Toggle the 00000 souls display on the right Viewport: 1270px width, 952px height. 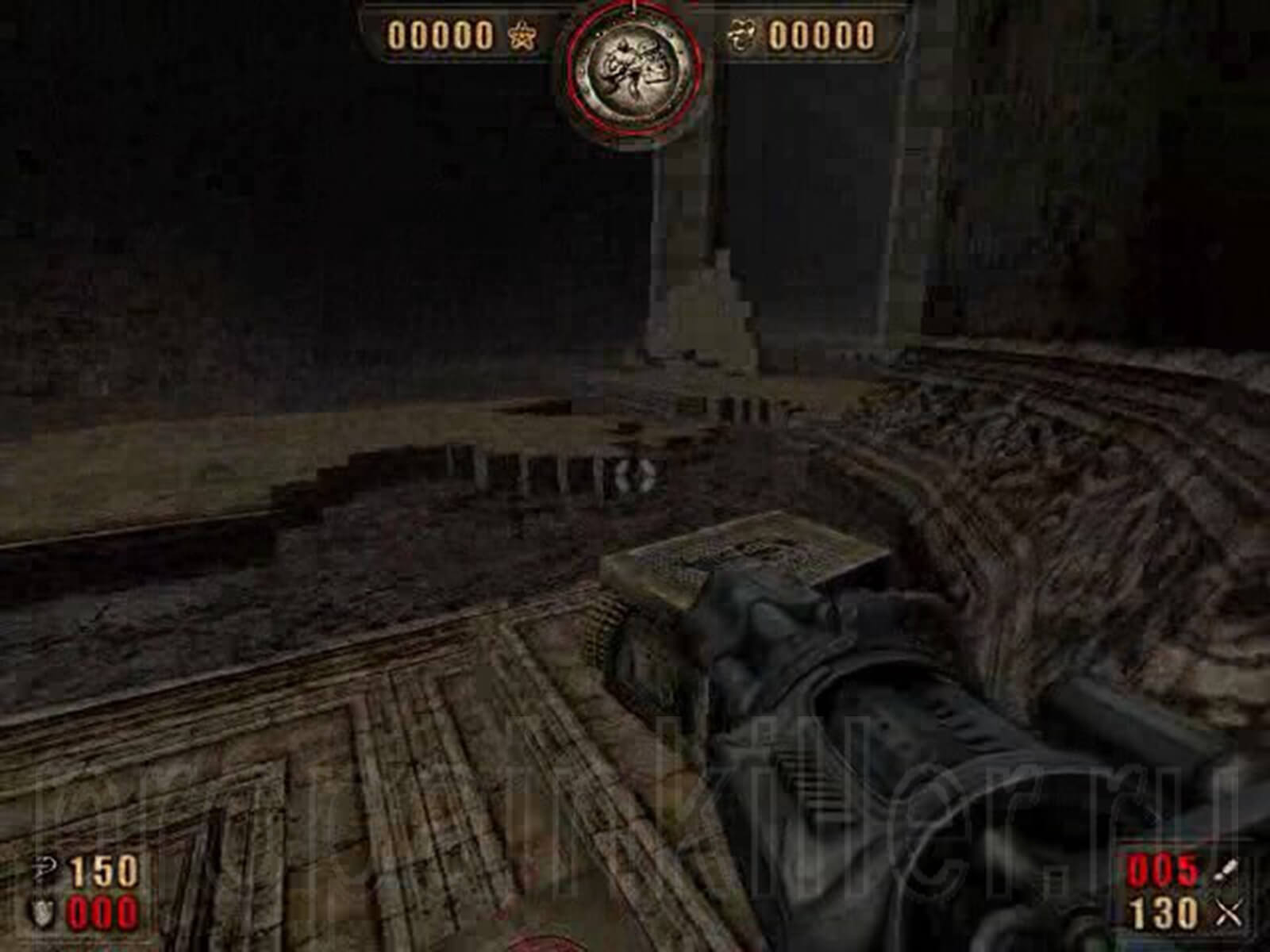tap(822, 35)
